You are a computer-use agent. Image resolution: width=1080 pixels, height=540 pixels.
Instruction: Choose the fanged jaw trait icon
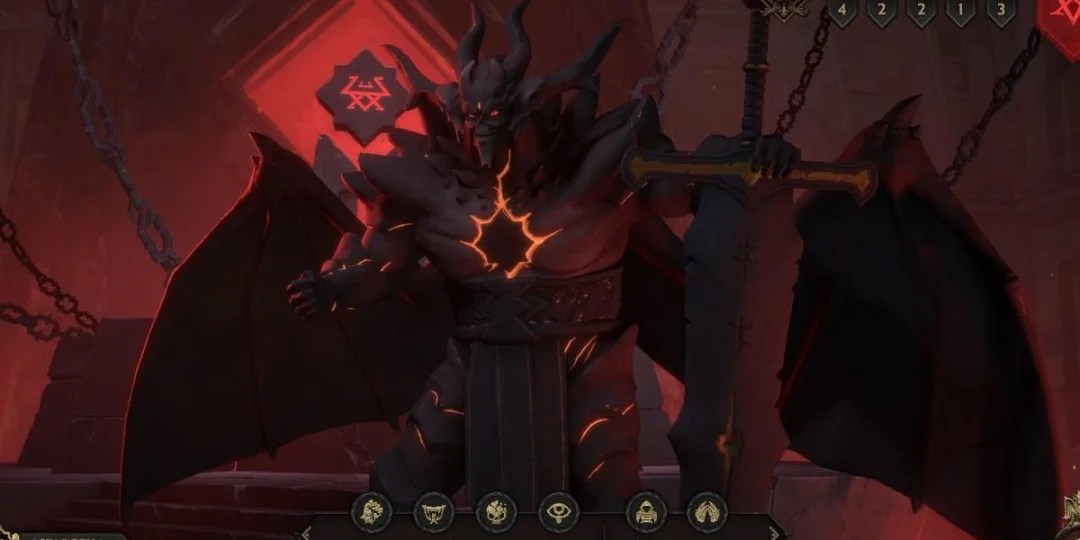coord(434,512)
